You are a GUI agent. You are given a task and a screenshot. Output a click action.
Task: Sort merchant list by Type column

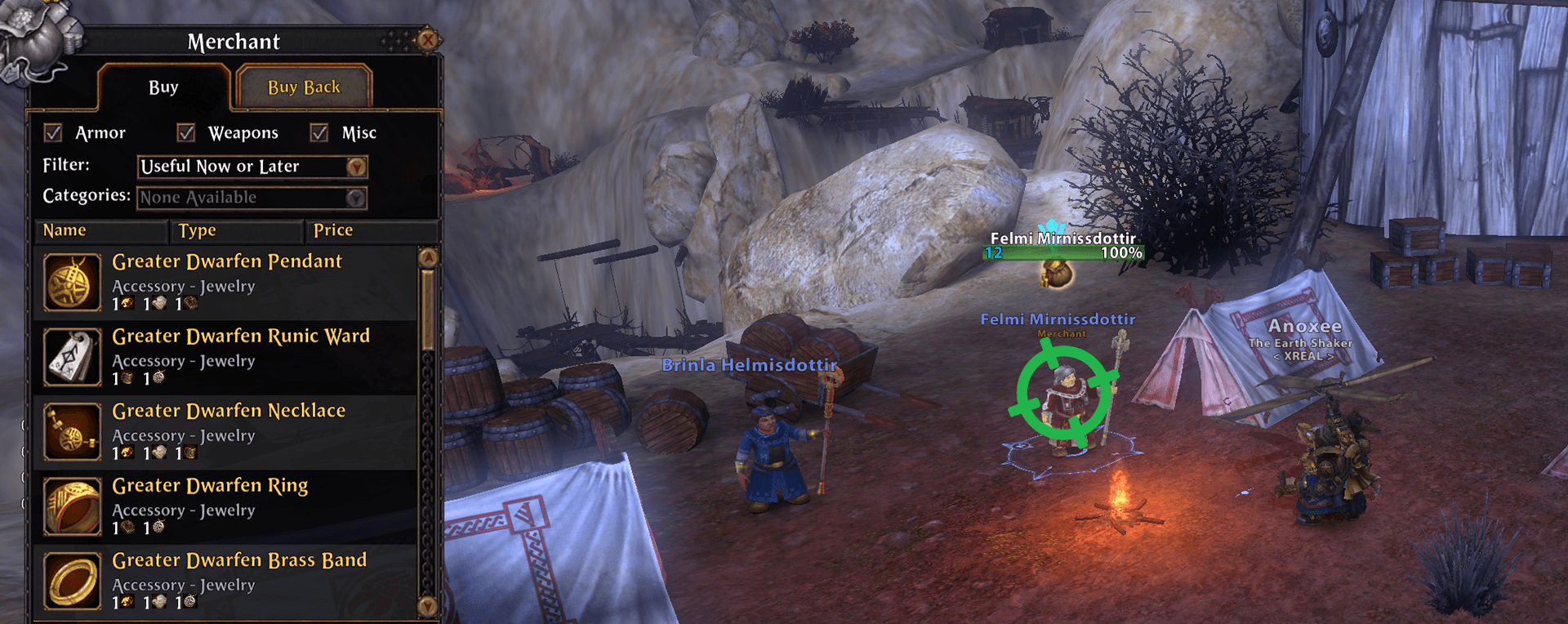(198, 230)
